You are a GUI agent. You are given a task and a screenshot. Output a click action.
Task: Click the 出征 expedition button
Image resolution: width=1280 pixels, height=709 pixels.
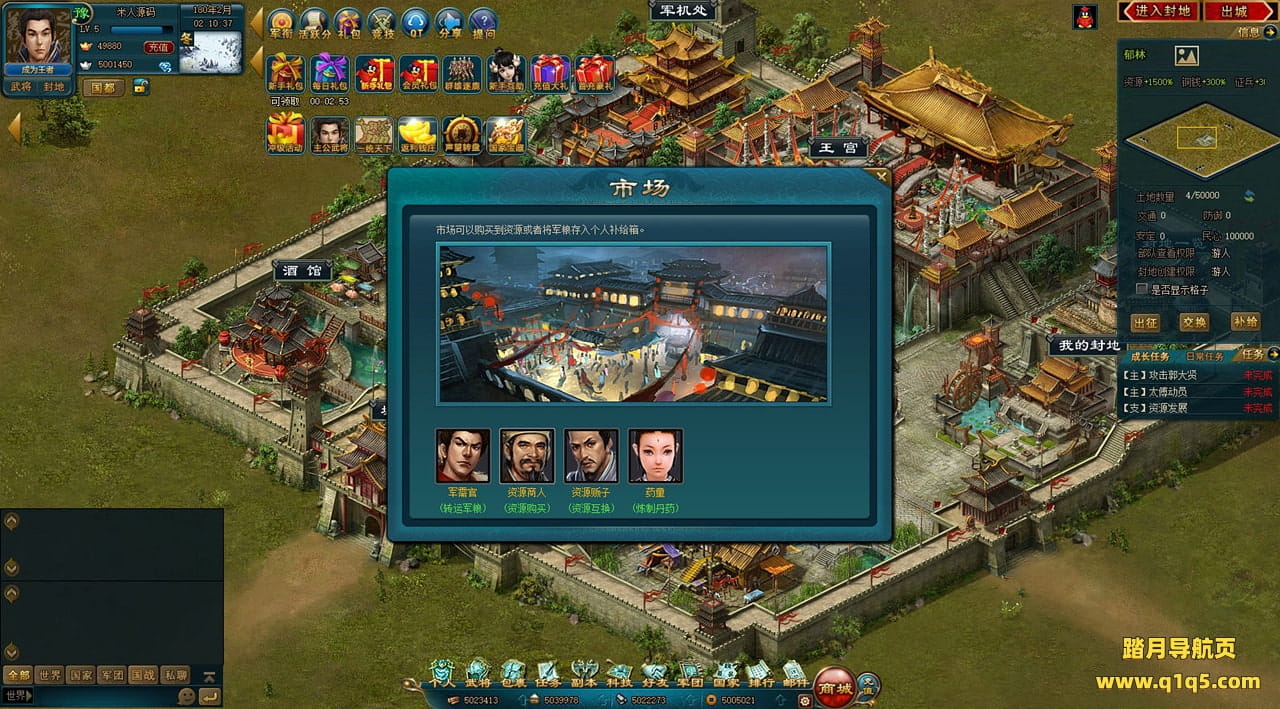coord(1145,322)
